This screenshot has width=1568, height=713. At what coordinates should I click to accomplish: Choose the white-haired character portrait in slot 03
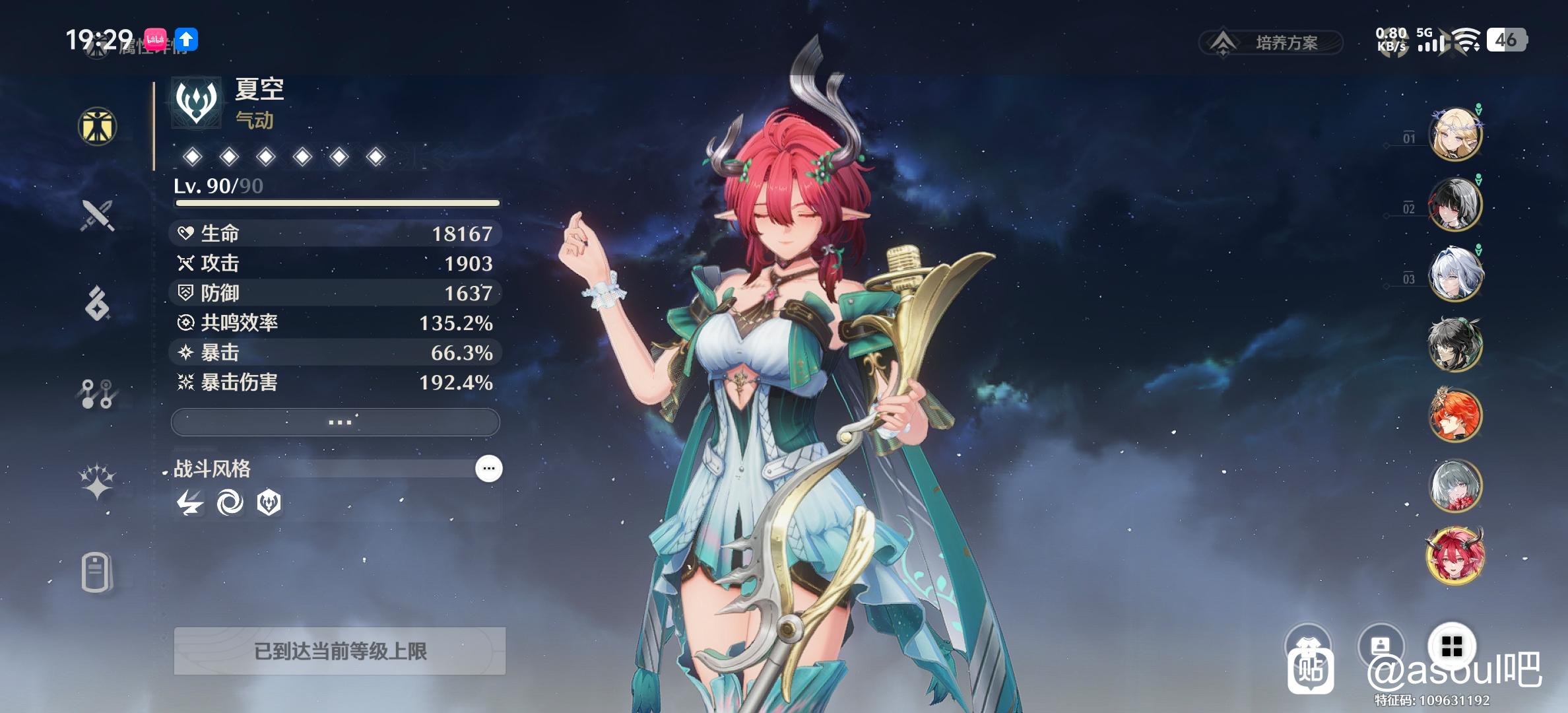click(x=1454, y=275)
